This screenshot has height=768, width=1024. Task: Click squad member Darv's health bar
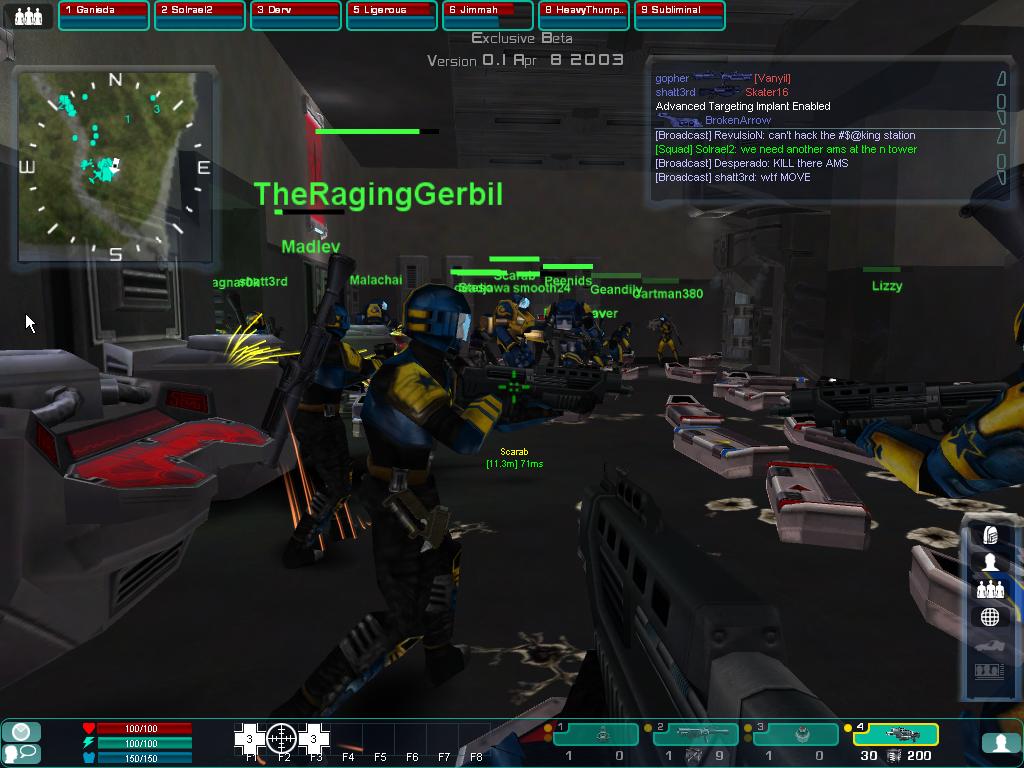[295, 15]
